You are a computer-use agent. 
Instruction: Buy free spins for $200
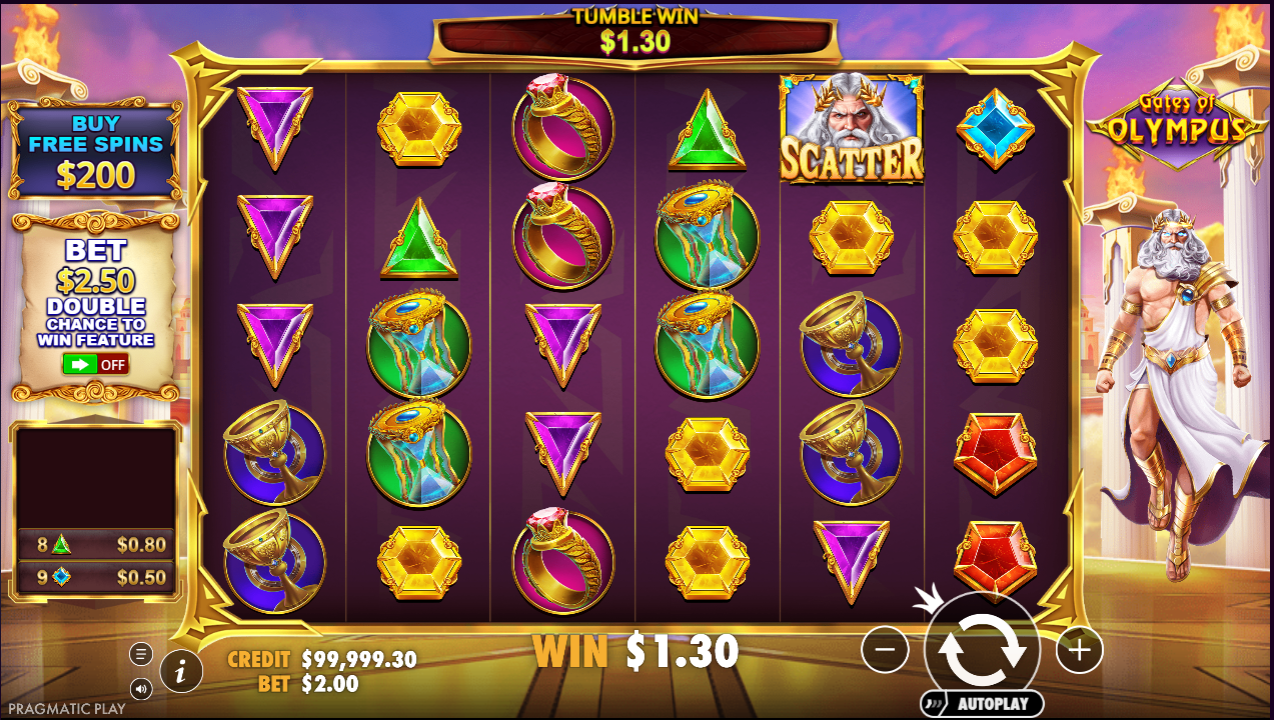[96, 152]
